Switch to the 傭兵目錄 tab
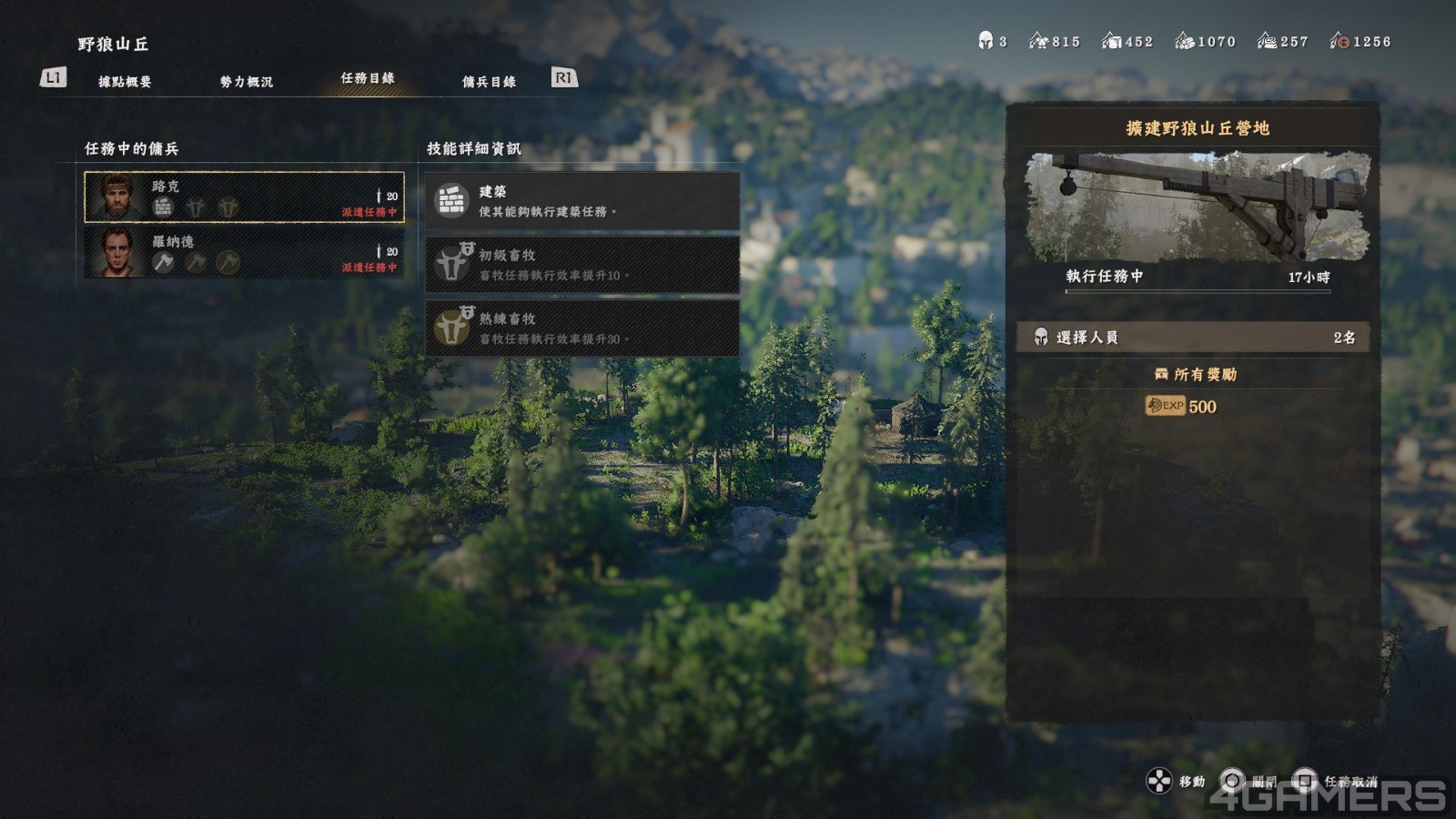 (x=489, y=82)
